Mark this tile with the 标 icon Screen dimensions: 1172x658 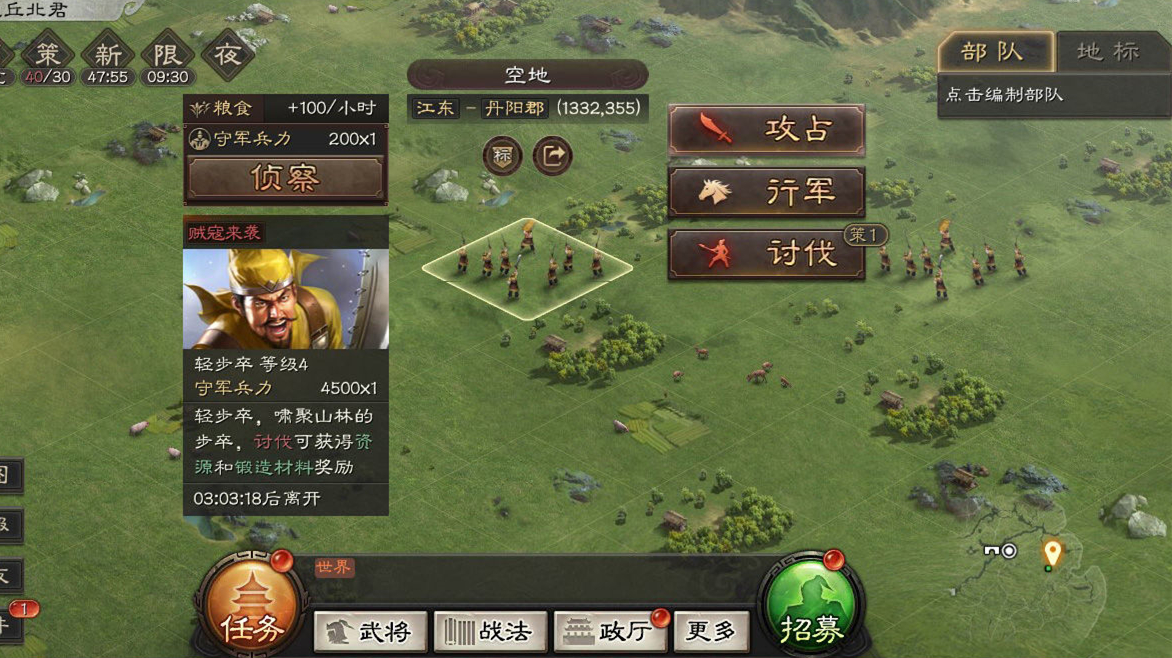tap(502, 156)
